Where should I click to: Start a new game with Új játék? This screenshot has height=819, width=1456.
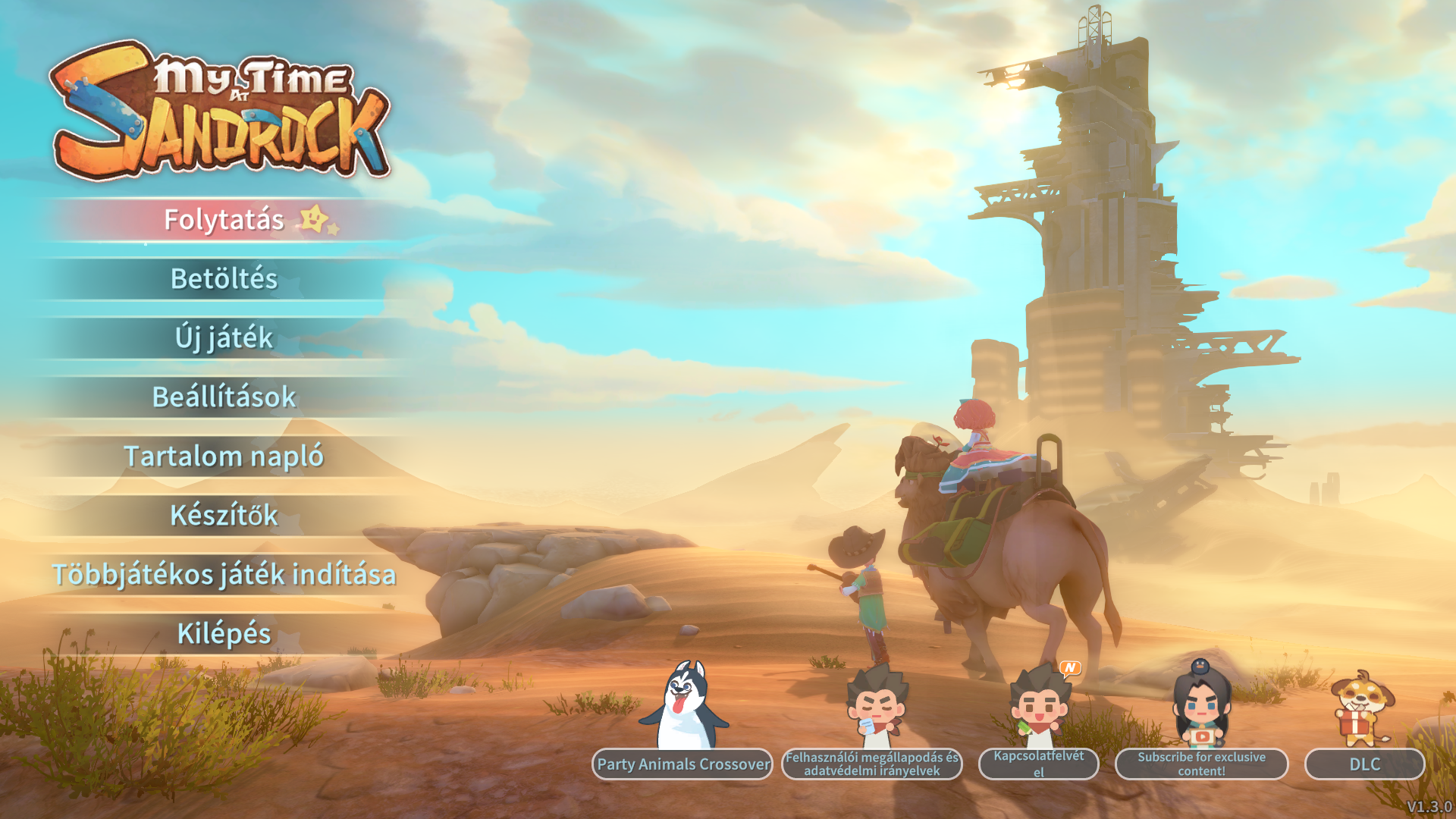[224, 338]
